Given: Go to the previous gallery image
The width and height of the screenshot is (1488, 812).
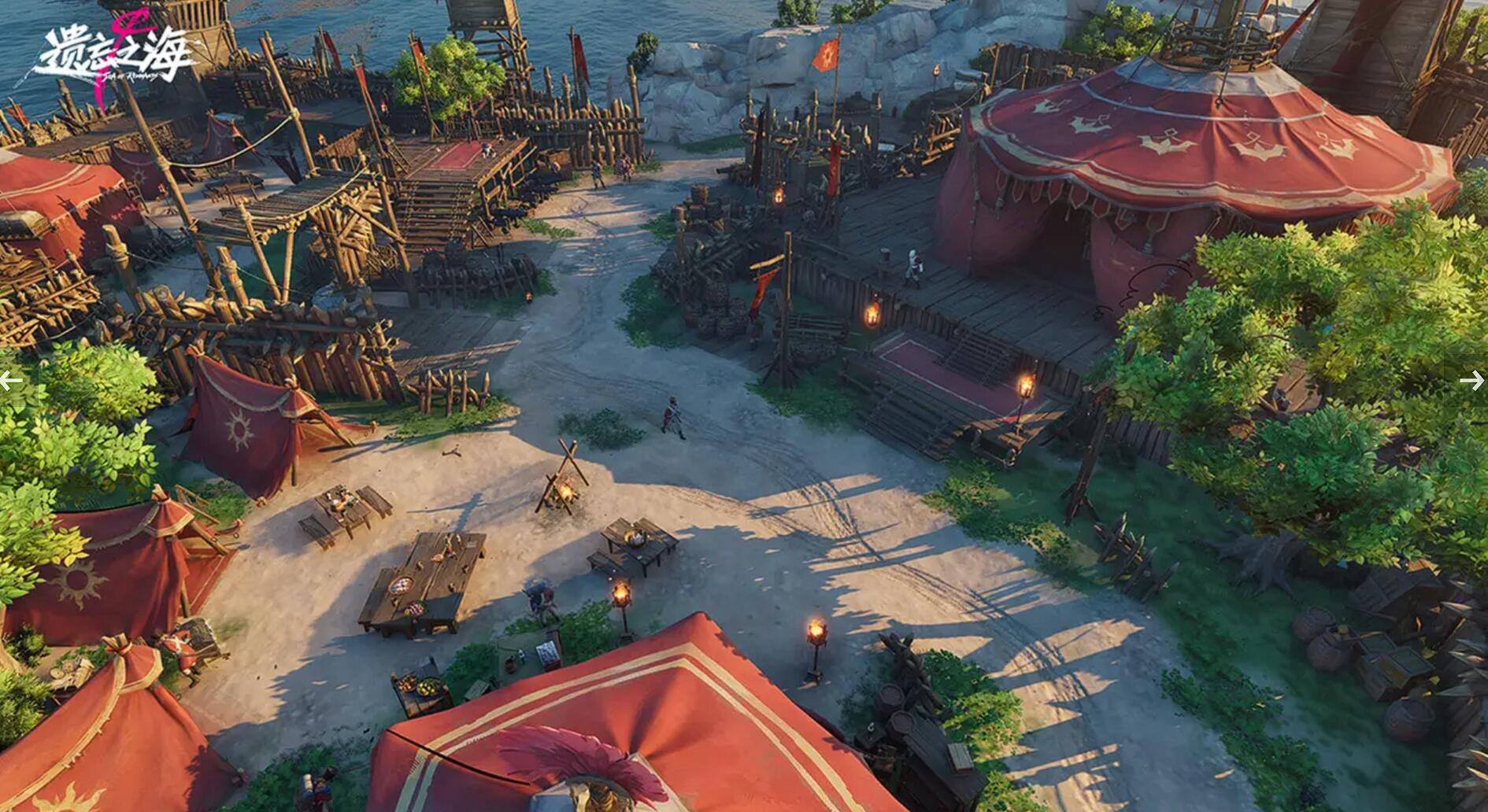Looking at the screenshot, I should [x=12, y=382].
